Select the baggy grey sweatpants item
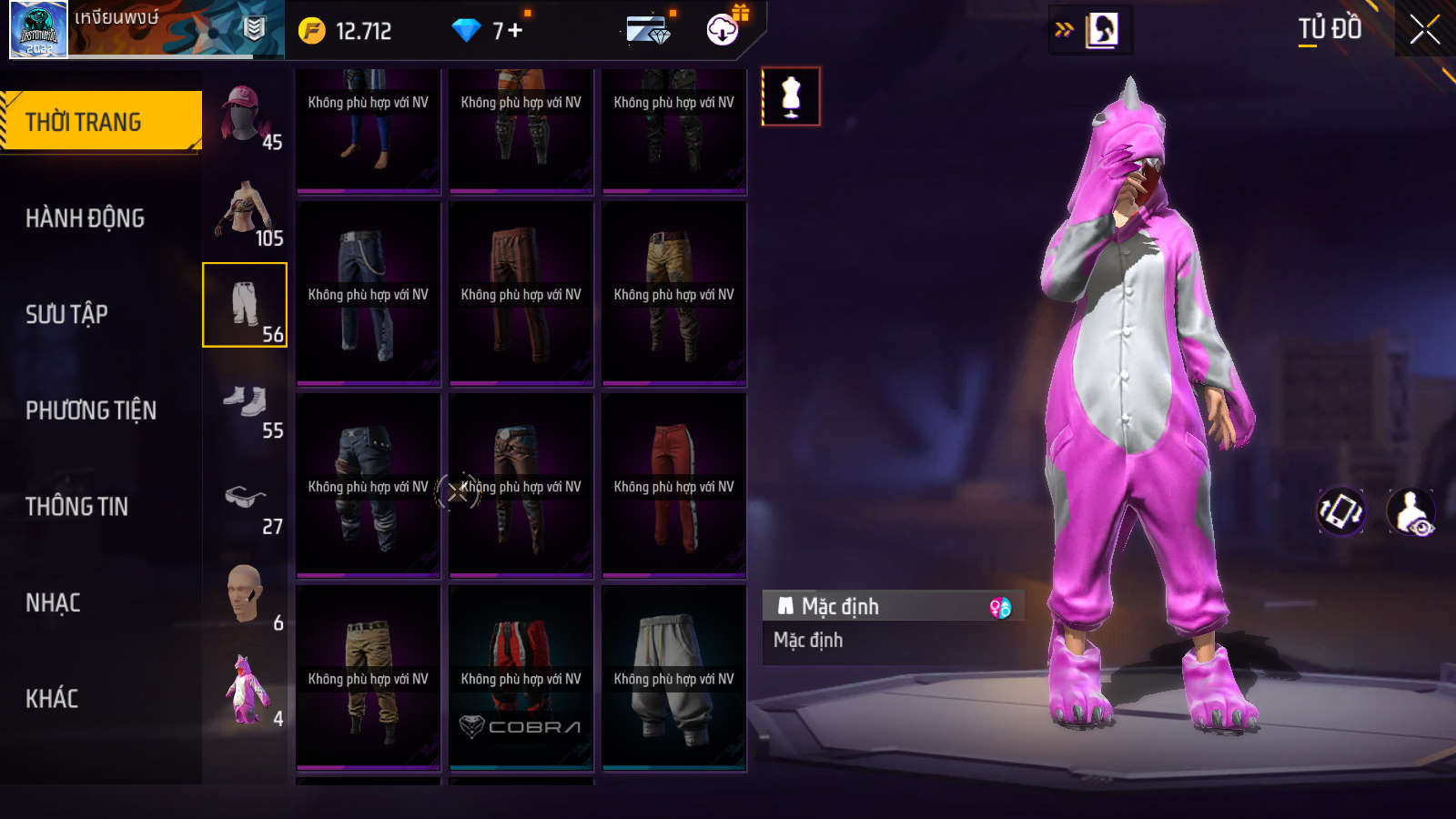 coord(673,678)
